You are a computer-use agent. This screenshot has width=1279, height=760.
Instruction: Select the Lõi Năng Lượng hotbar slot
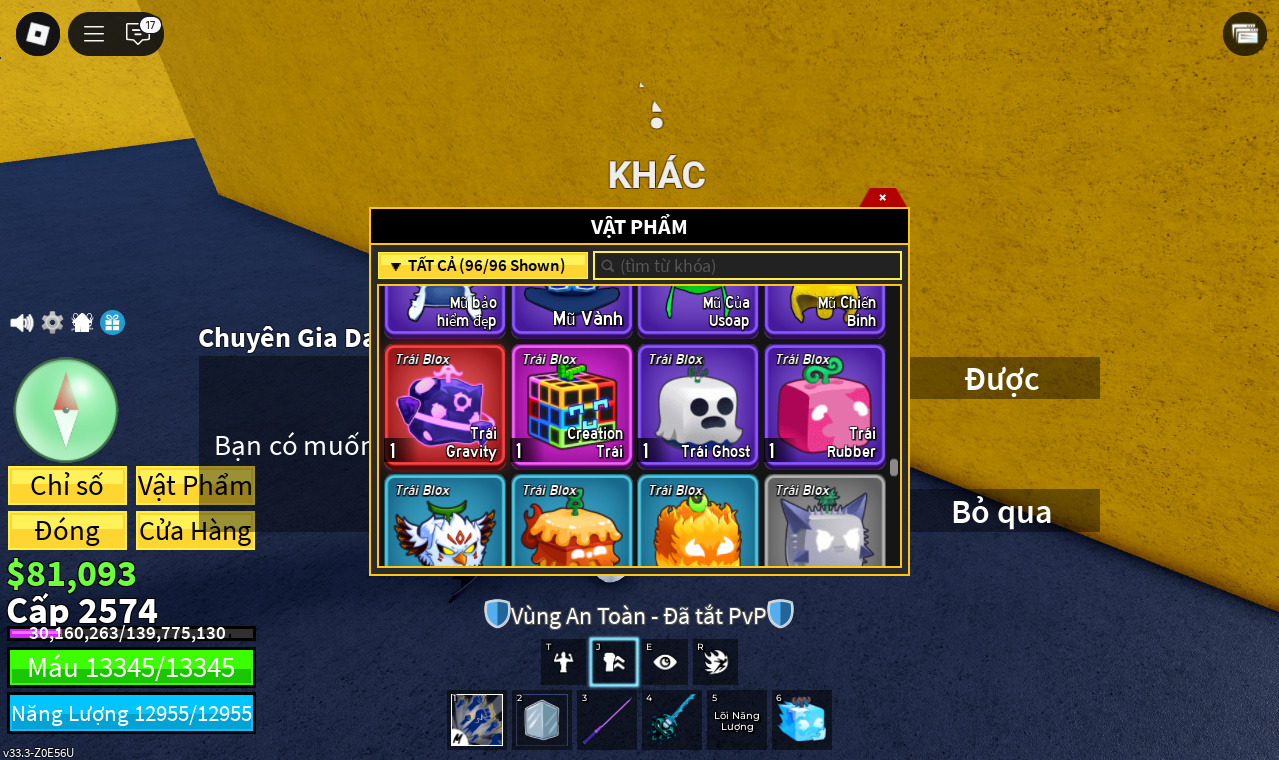point(737,720)
